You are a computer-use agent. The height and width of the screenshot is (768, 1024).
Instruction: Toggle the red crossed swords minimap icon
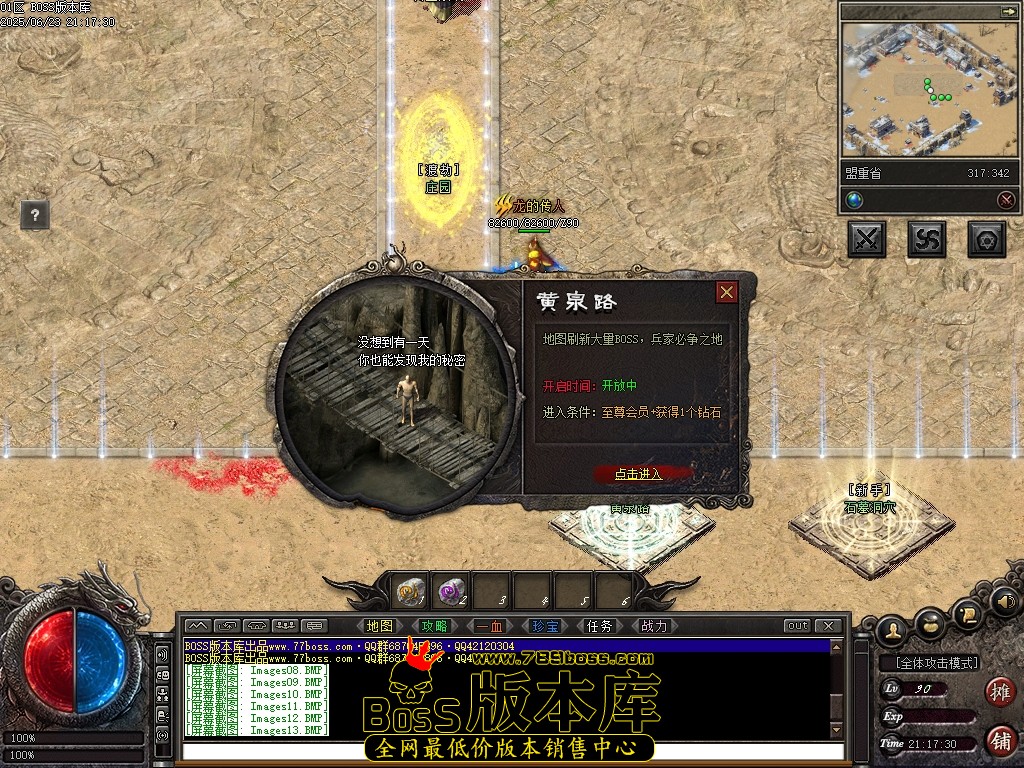pos(1006,200)
